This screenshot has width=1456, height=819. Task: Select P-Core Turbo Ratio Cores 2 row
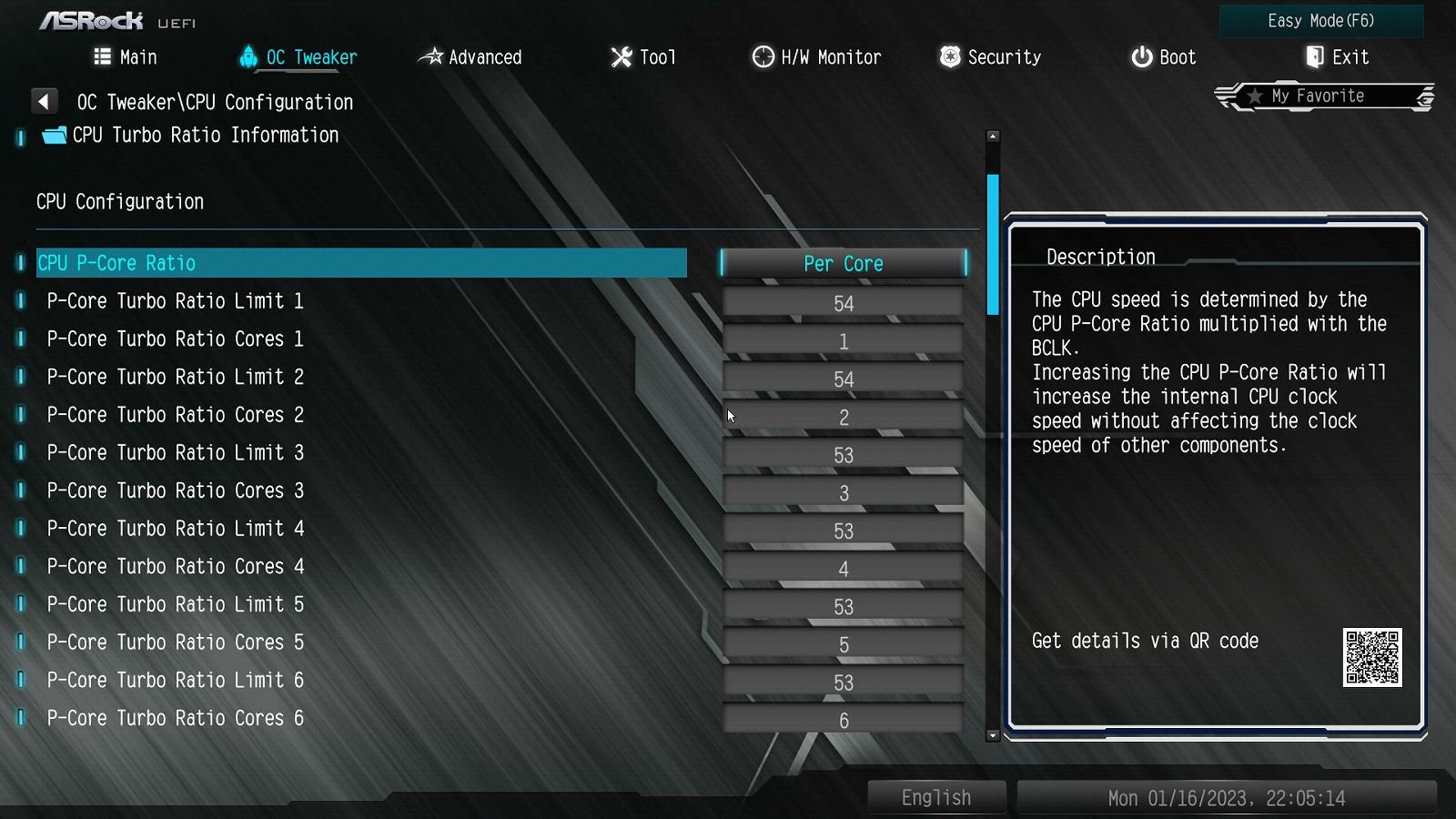pyautogui.click(x=176, y=415)
